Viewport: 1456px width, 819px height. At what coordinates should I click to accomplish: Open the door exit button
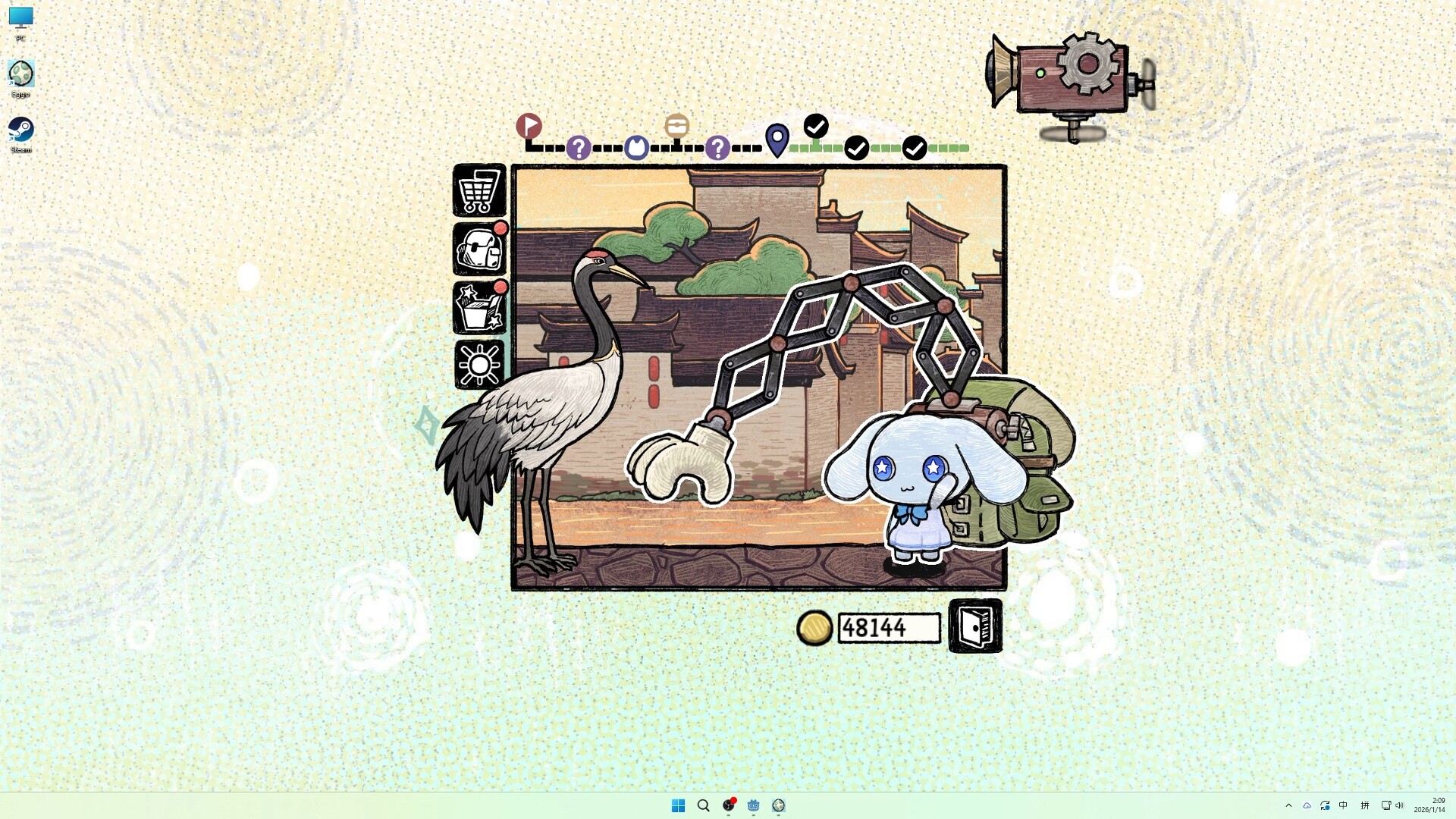[975, 627]
